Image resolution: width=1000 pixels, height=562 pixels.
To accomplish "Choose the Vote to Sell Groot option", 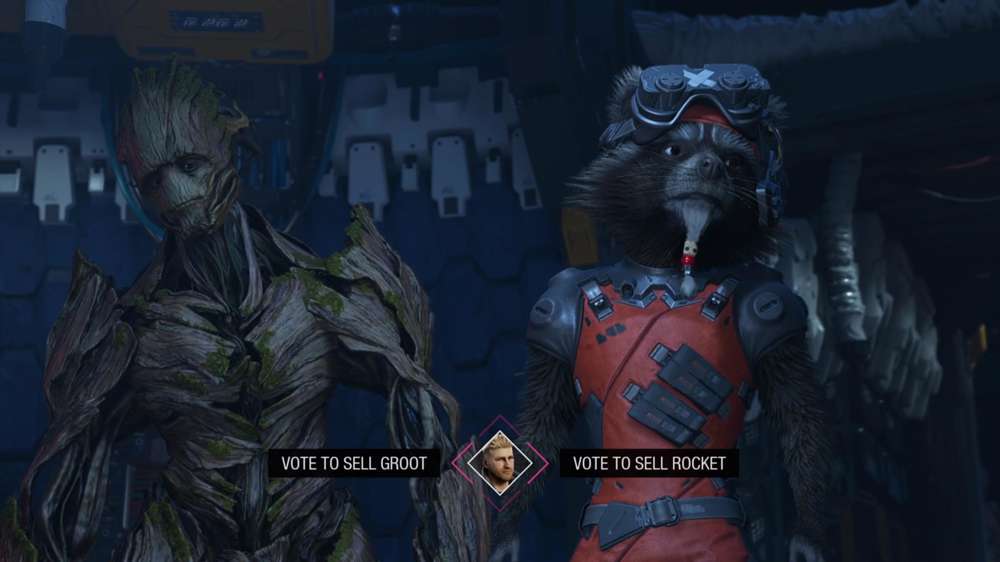I will tap(354, 463).
